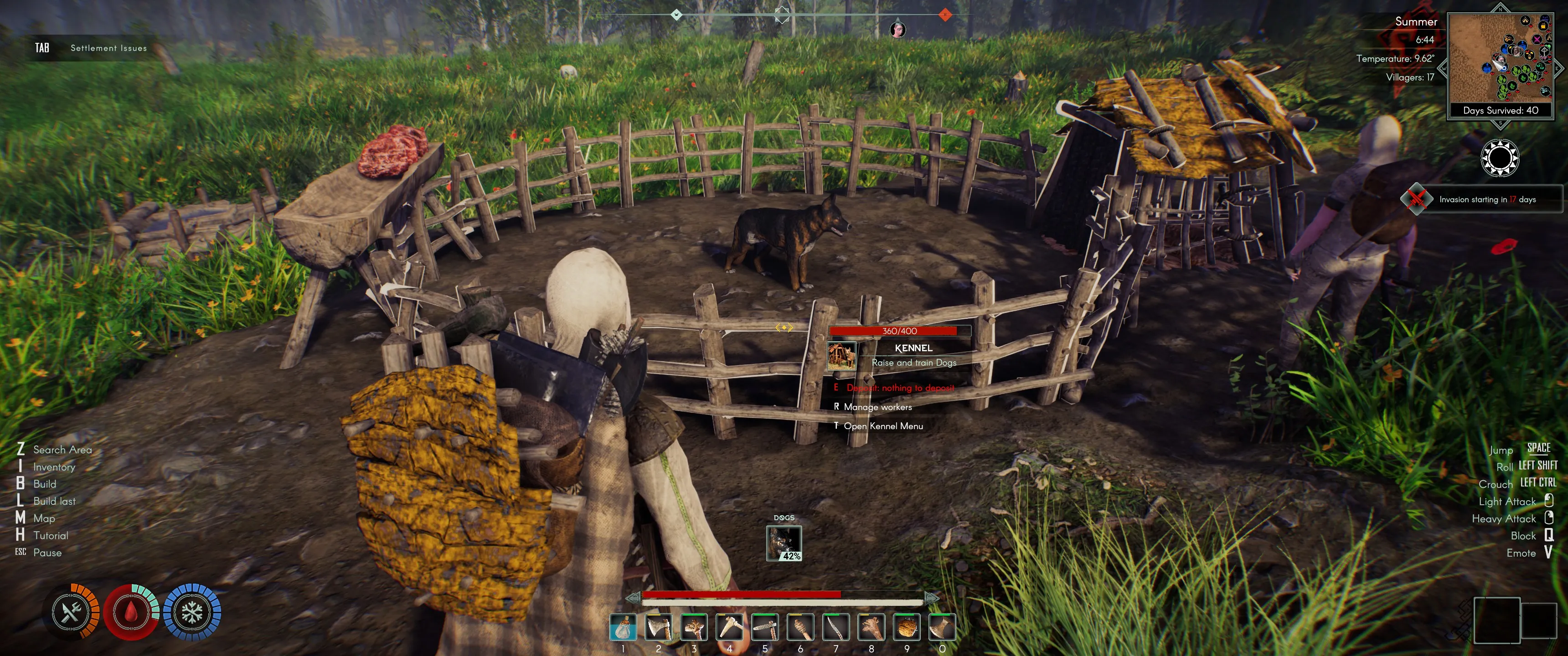Select the wrapped club in slot 6
This screenshot has width=1568, height=656.
point(800,627)
